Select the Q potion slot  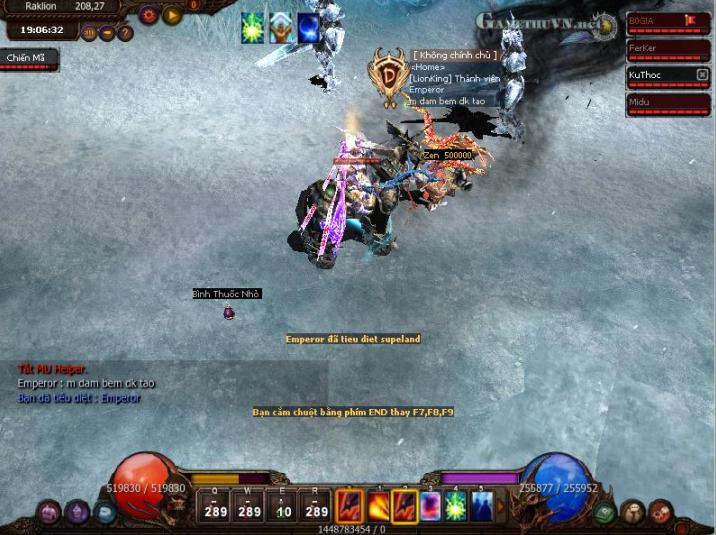coord(215,505)
